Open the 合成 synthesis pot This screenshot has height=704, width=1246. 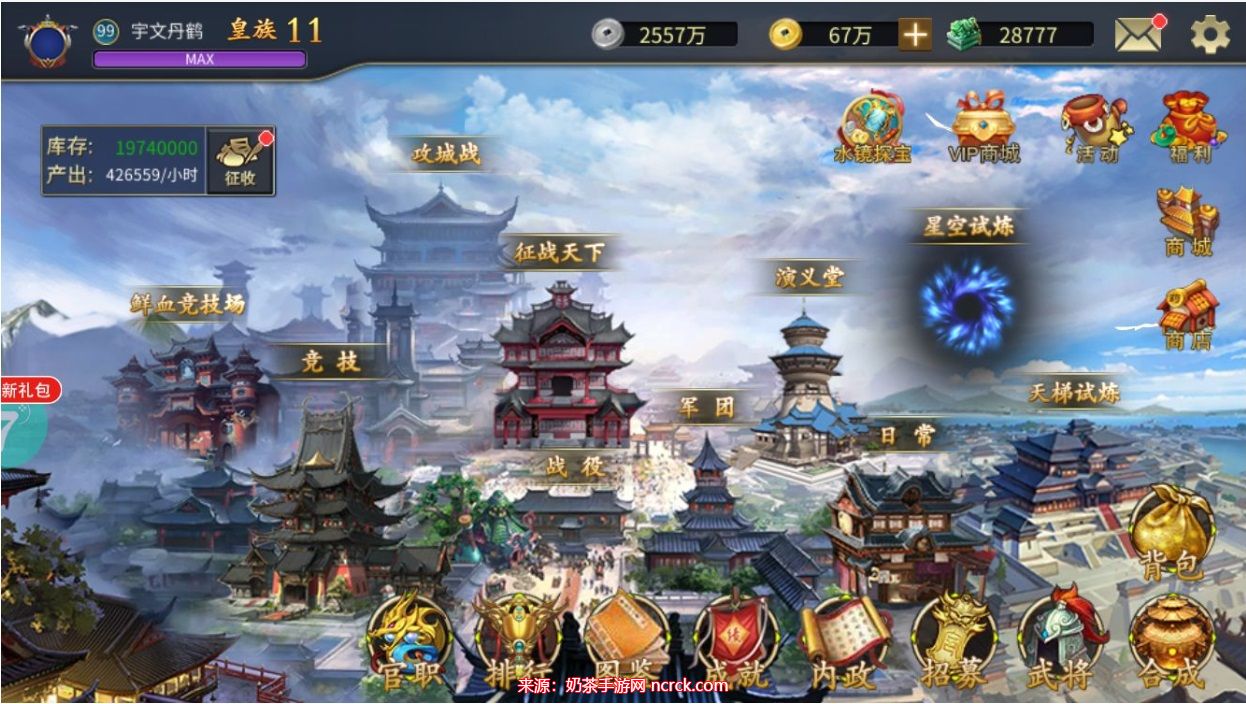point(1171,642)
